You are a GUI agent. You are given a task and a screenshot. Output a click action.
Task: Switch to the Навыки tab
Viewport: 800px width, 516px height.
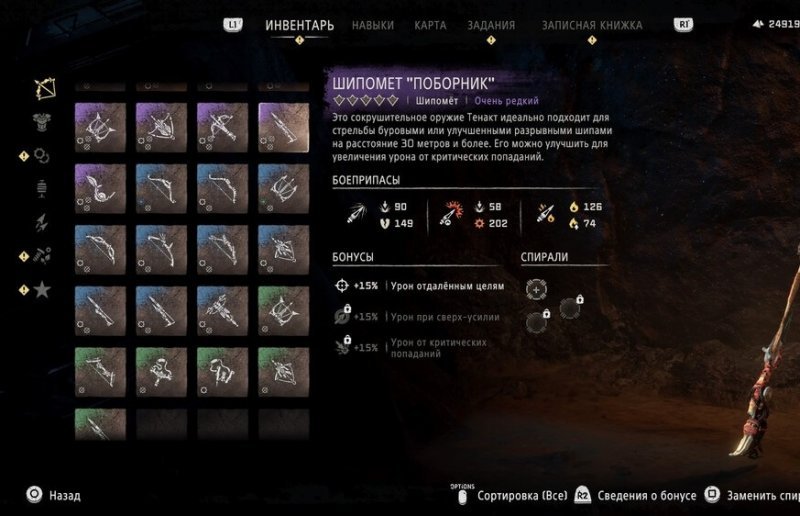(373, 25)
